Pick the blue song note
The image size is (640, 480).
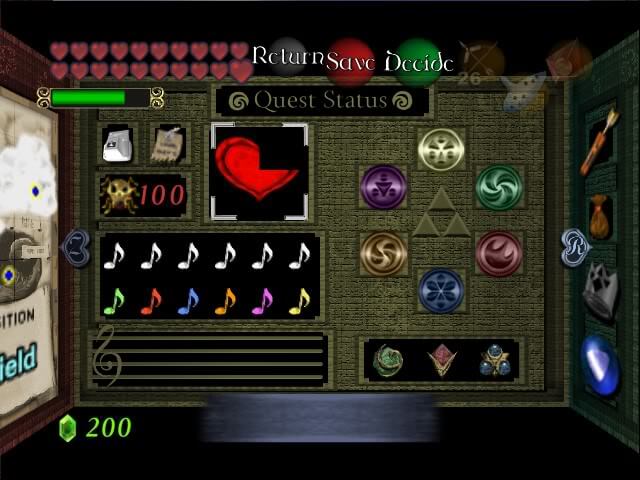coord(188,300)
